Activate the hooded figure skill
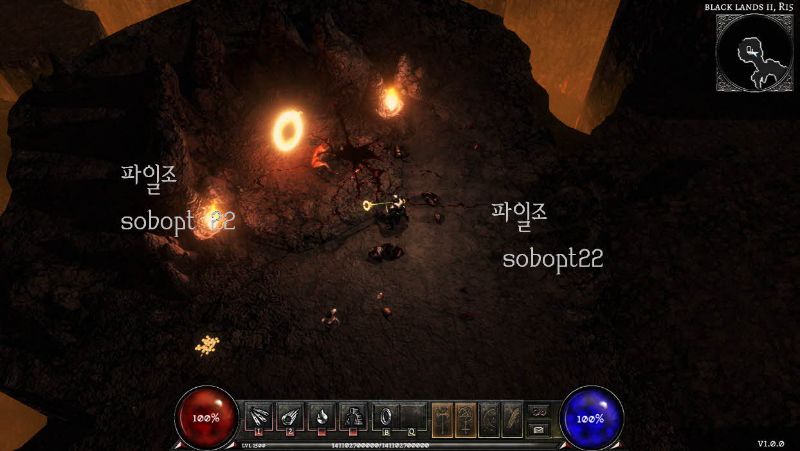 tap(353, 416)
